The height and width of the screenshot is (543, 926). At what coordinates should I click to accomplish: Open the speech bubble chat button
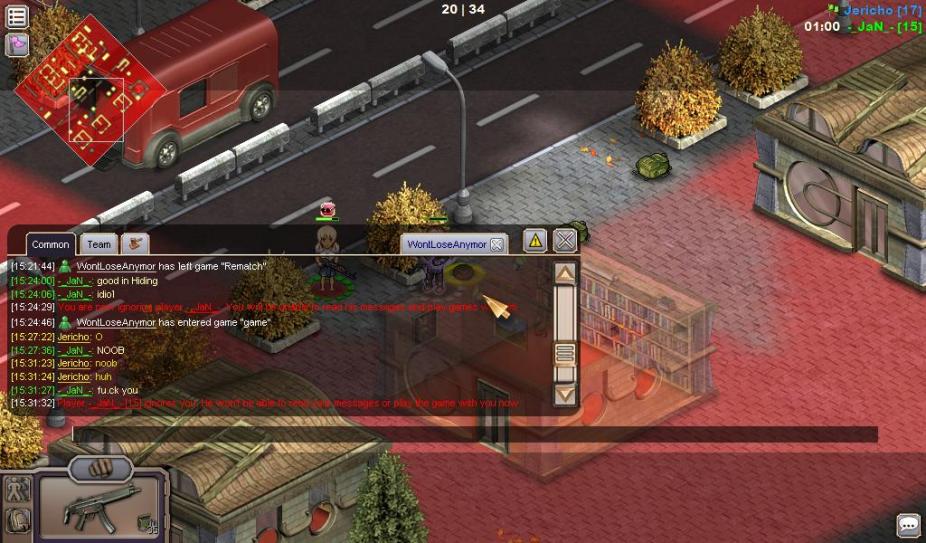point(908,525)
